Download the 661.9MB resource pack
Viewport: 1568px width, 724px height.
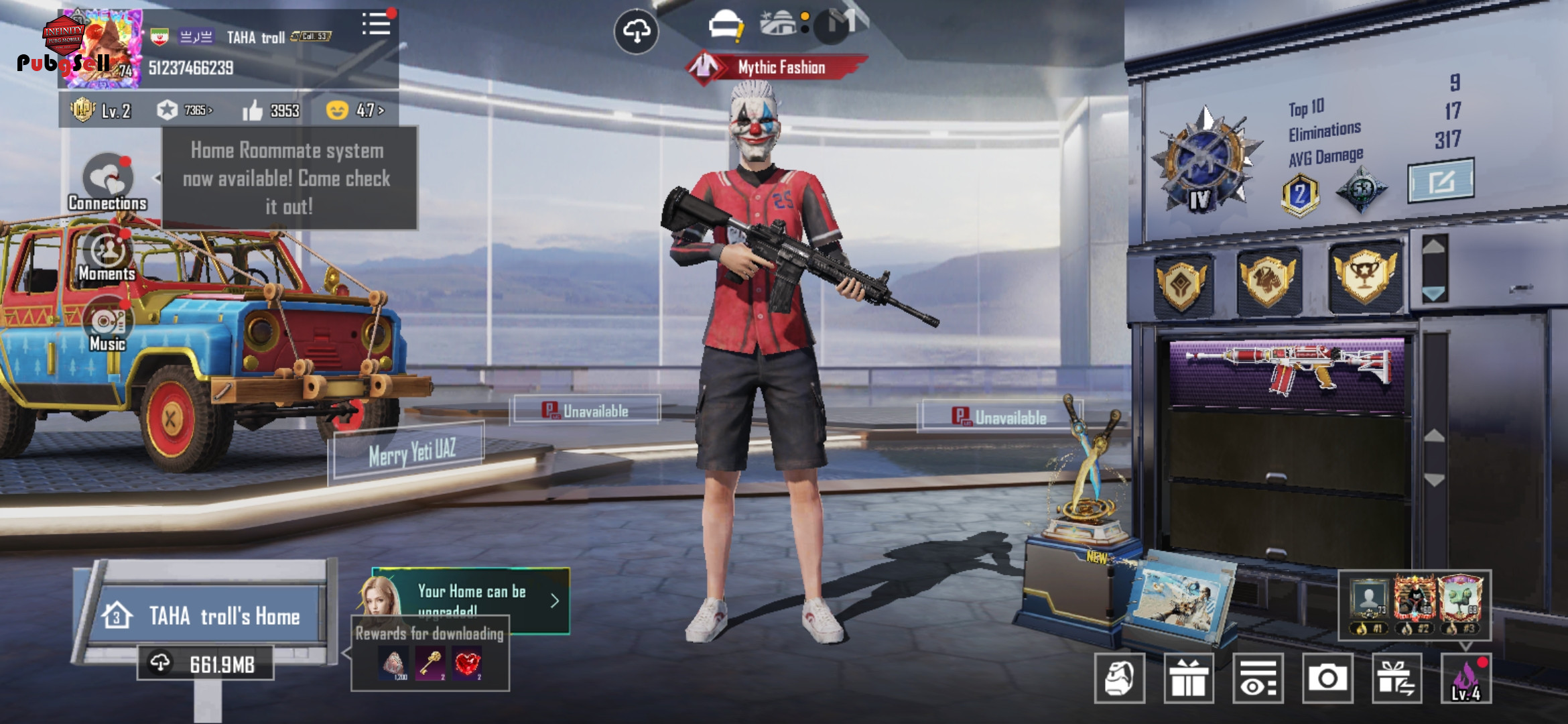206,664
